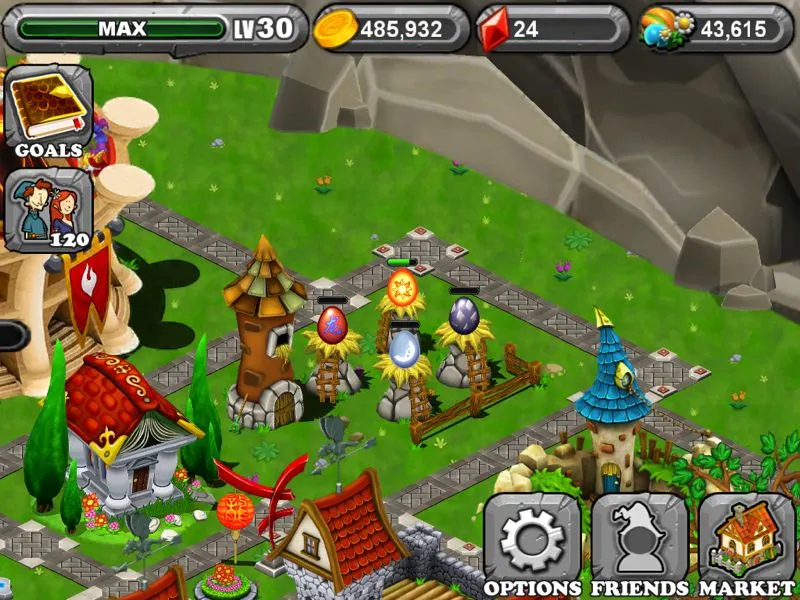Tap the gold coin counter
The height and width of the screenshot is (600, 800).
click(x=391, y=29)
